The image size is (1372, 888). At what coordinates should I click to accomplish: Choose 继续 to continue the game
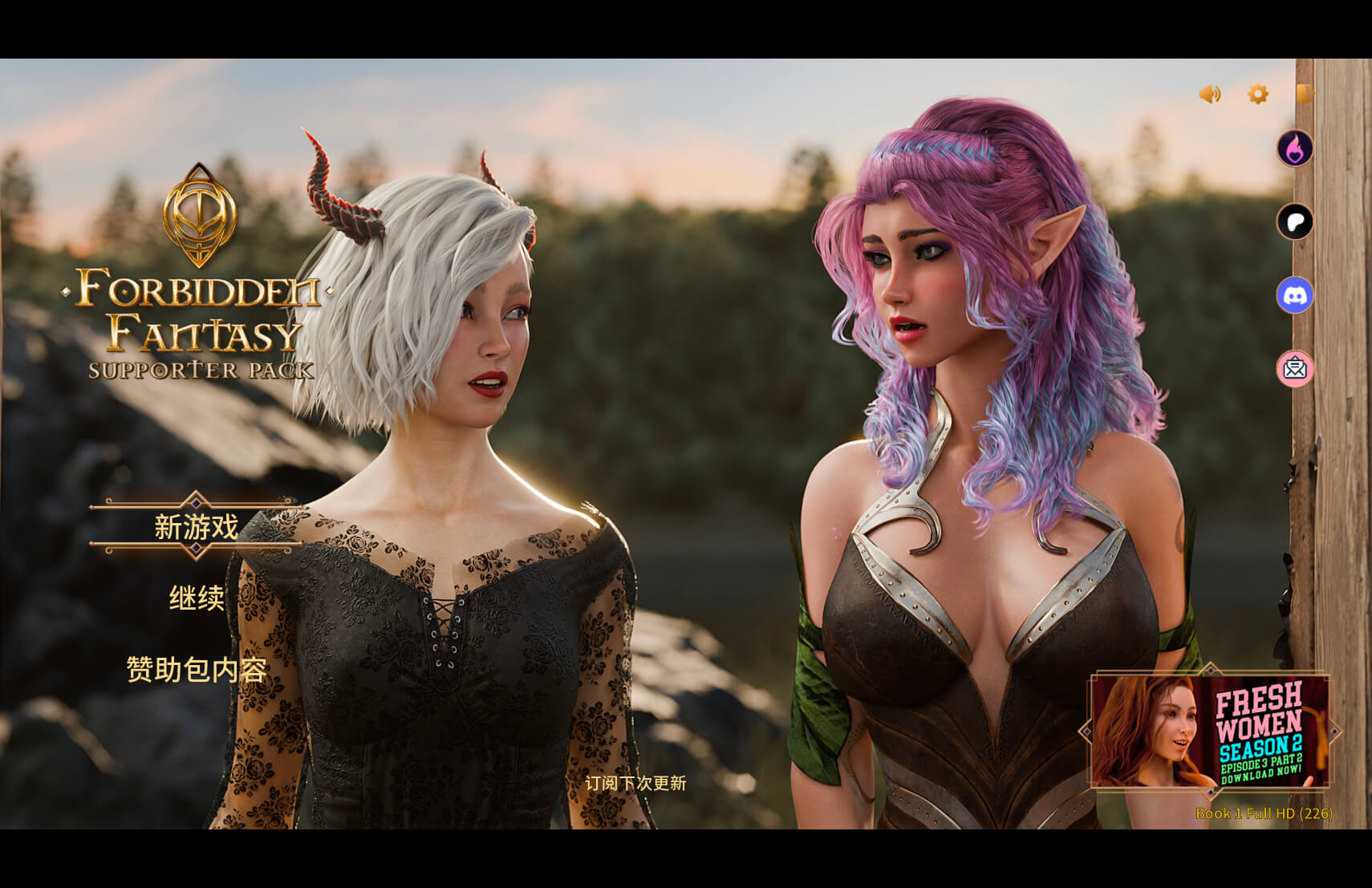tap(197, 598)
